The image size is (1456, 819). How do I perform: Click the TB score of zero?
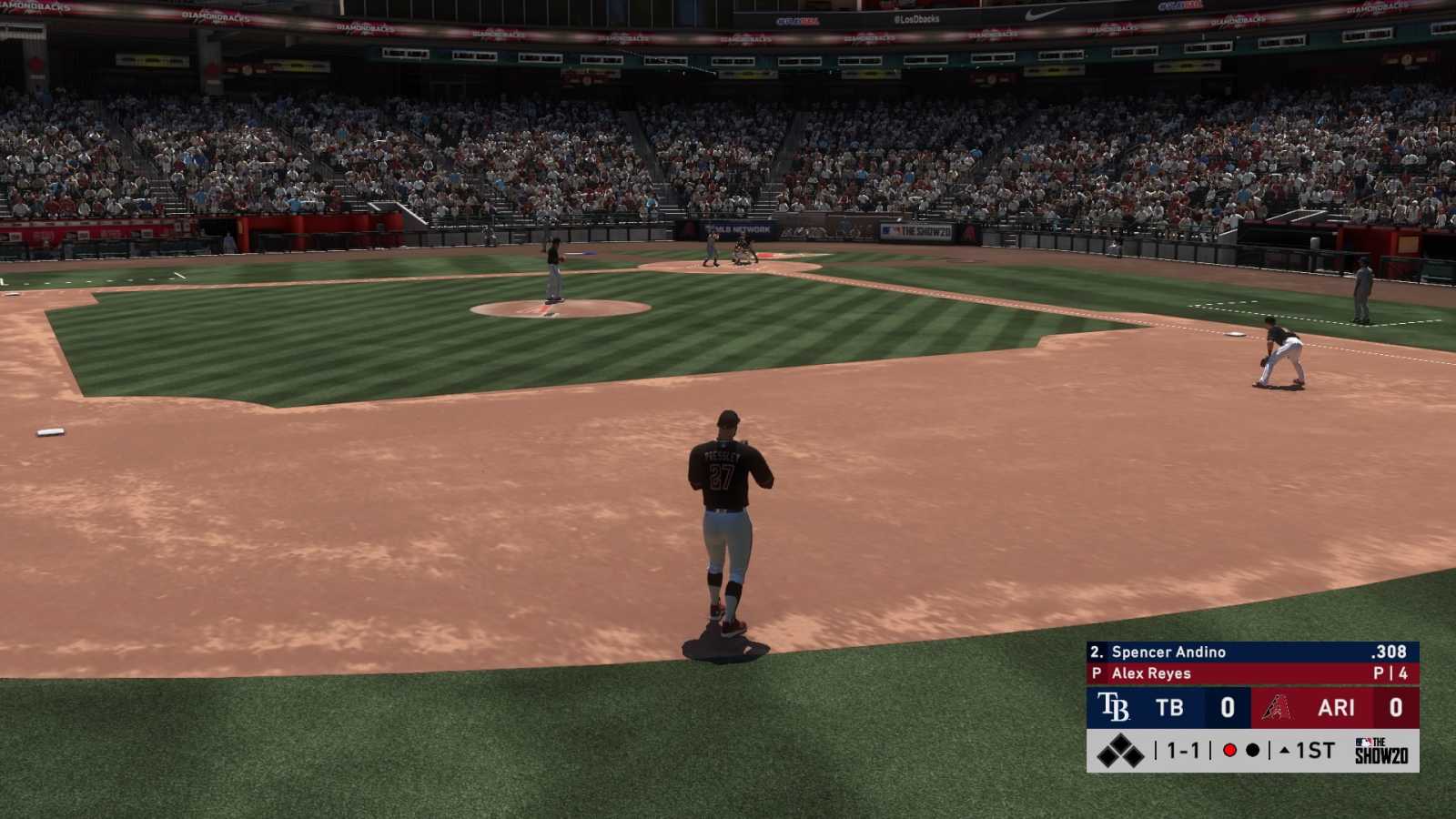(x=1228, y=707)
